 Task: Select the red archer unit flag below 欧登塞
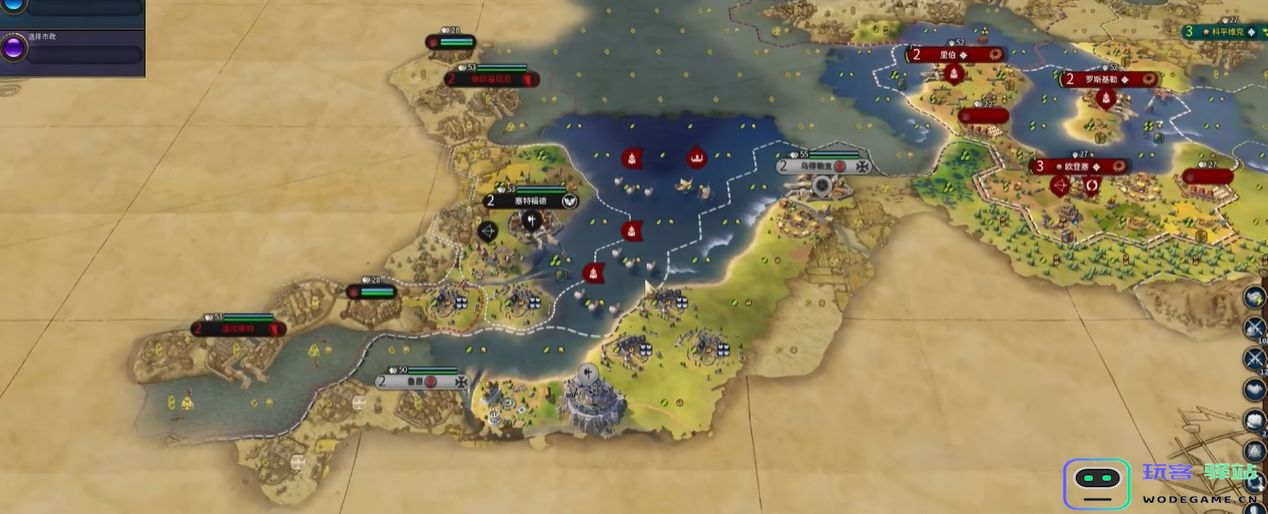tap(1061, 186)
